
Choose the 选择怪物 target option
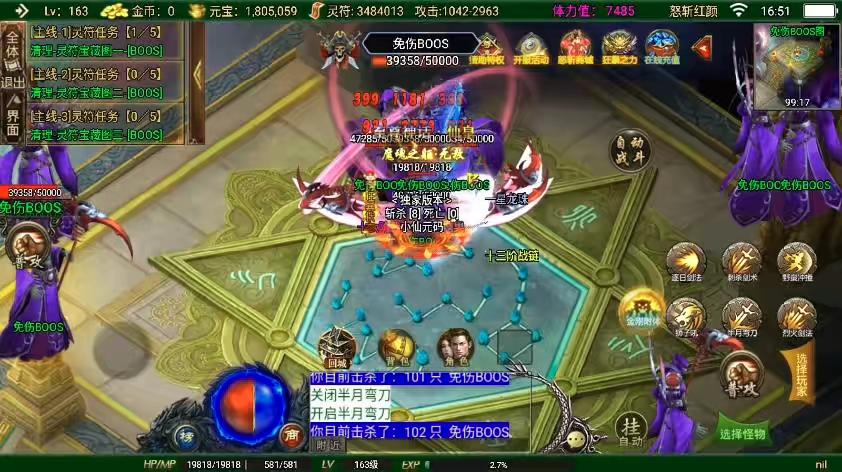743,434
